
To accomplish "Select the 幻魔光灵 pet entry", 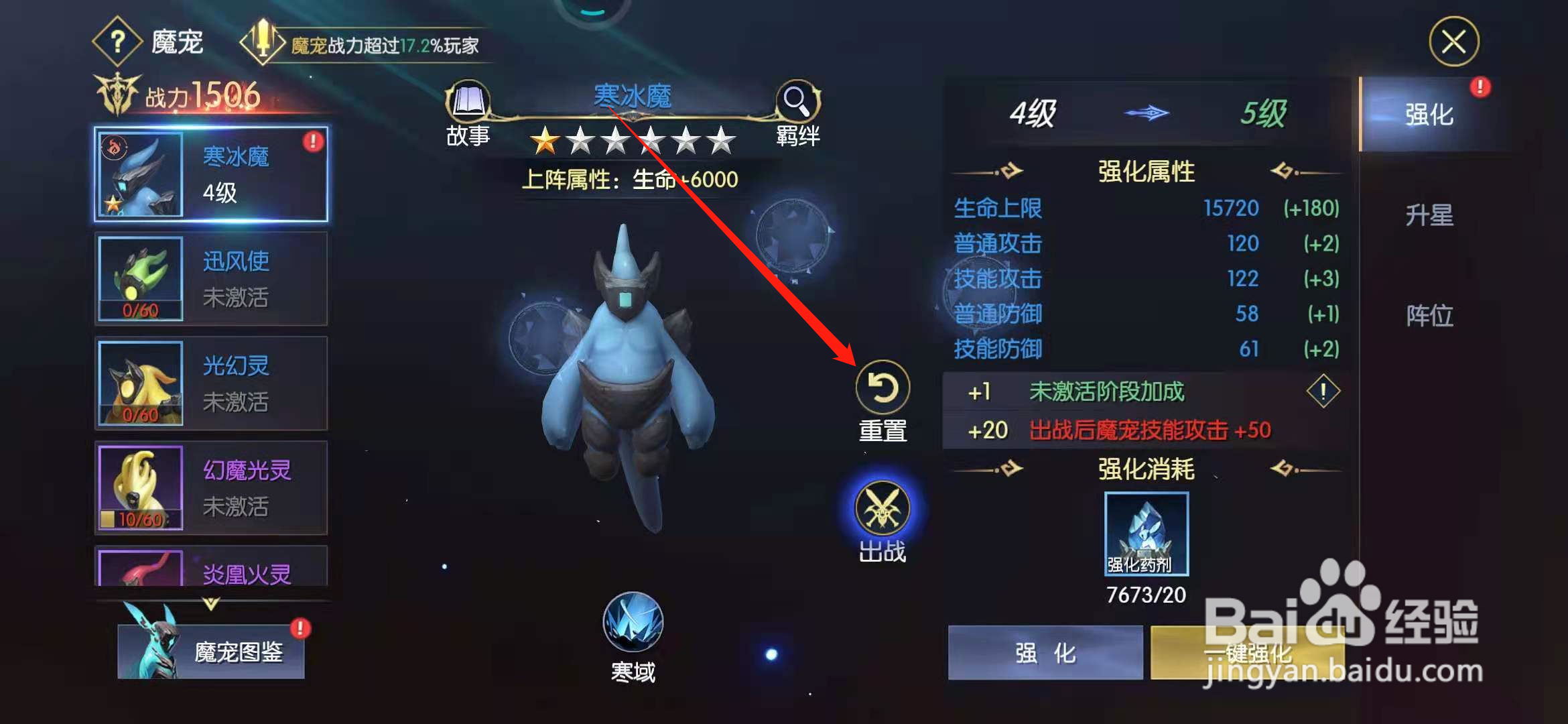I will coord(211,488).
